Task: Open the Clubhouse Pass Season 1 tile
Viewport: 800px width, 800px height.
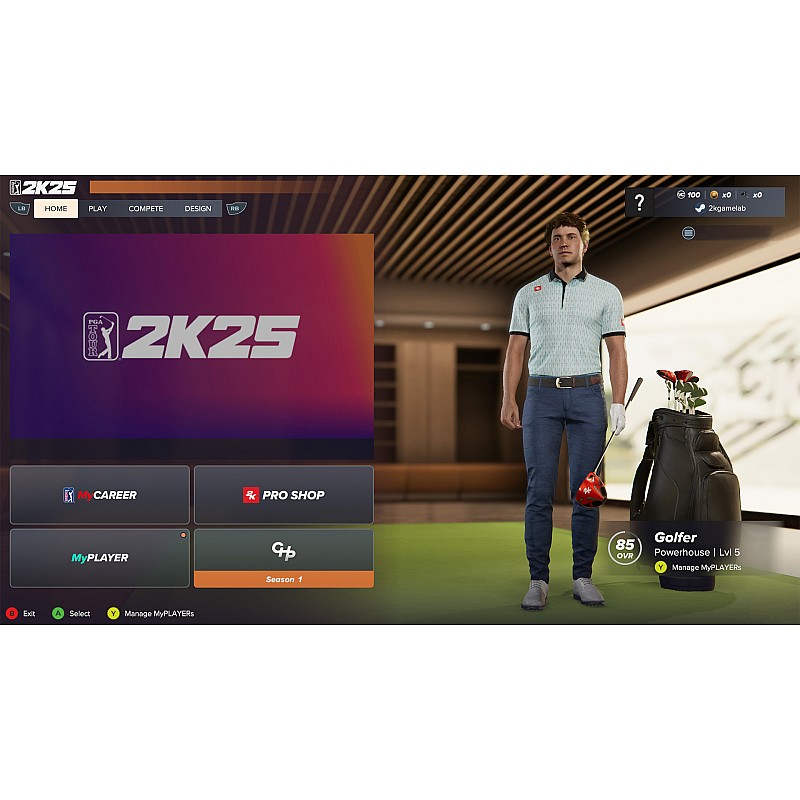Action: coord(284,558)
